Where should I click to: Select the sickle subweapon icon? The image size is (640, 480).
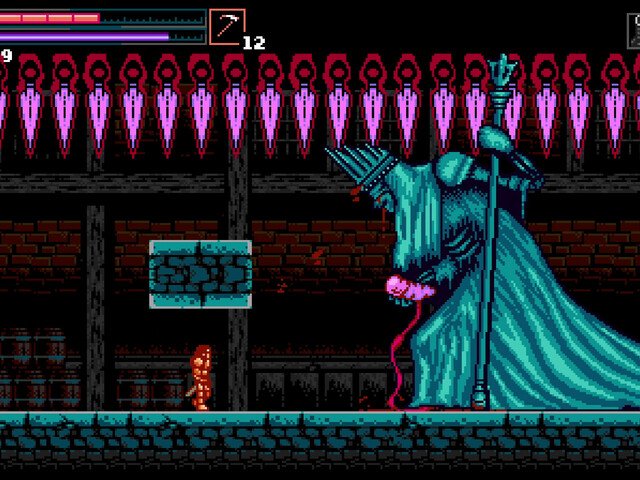tap(227, 26)
